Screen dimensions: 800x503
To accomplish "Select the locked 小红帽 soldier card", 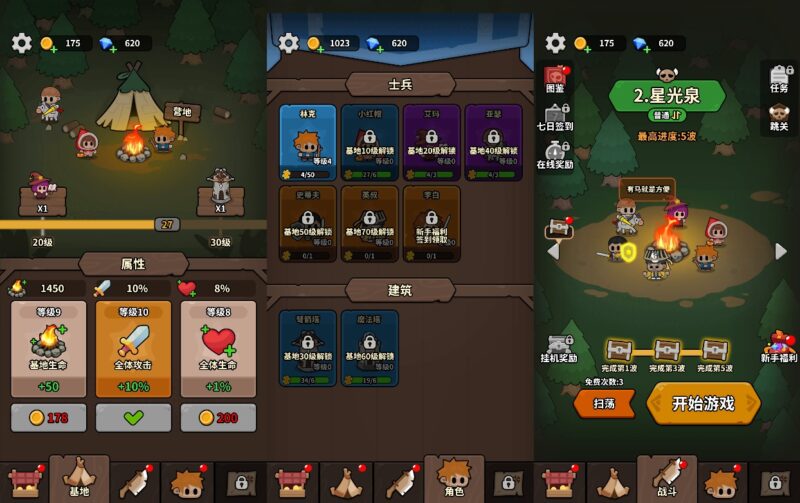I will click(370, 142).
